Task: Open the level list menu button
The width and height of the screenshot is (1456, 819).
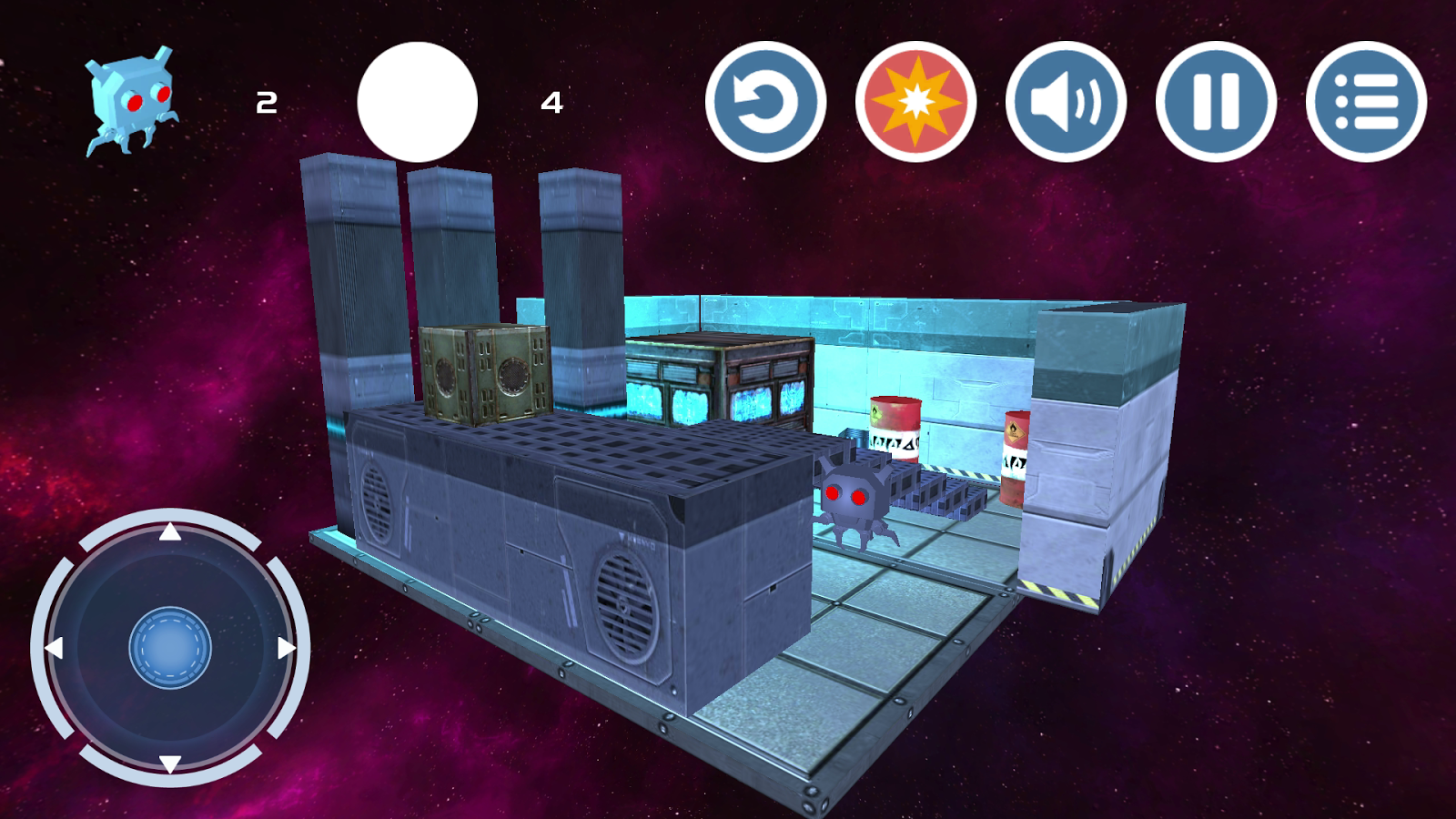Action: (x=1366, y=102)
